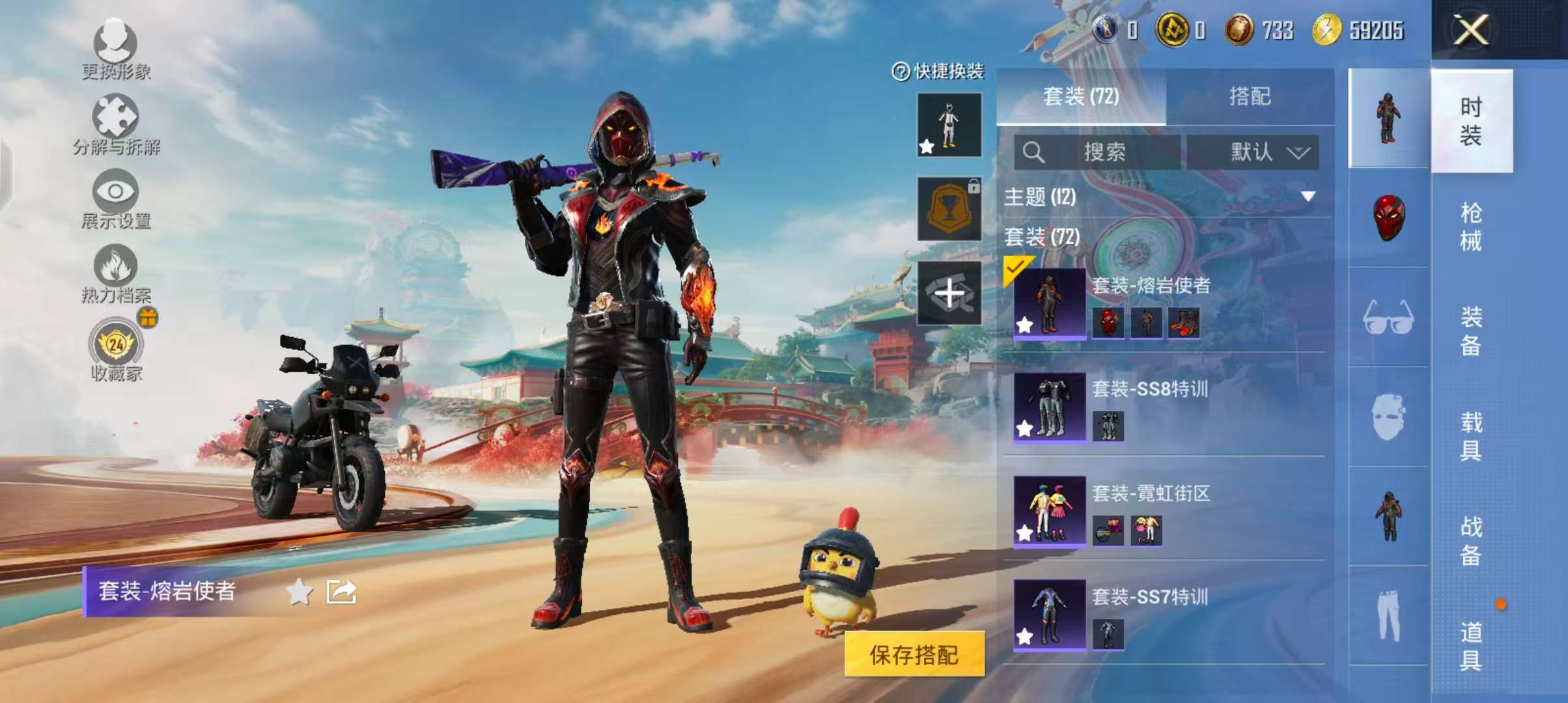Share the outfit via the share icon
This screenshot has width=1568, height=703.
coord(341,592)
